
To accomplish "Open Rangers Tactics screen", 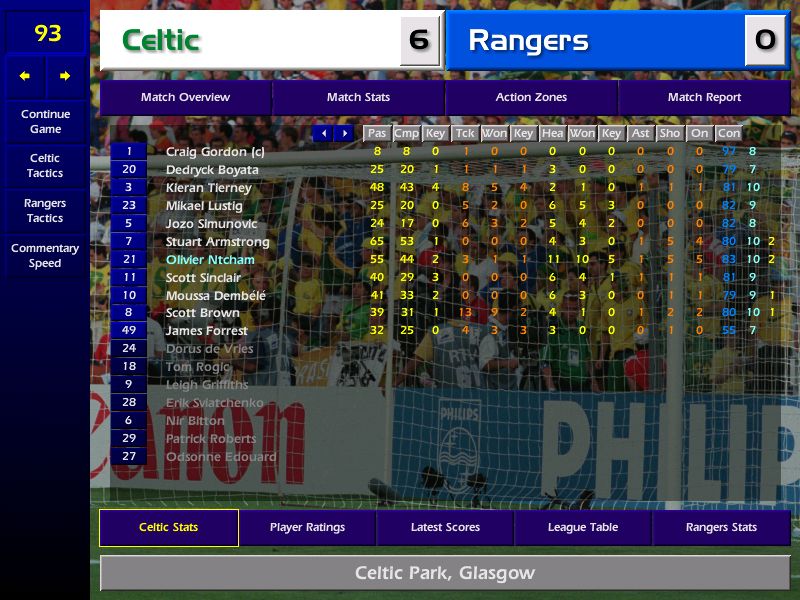I will point(45,211).
